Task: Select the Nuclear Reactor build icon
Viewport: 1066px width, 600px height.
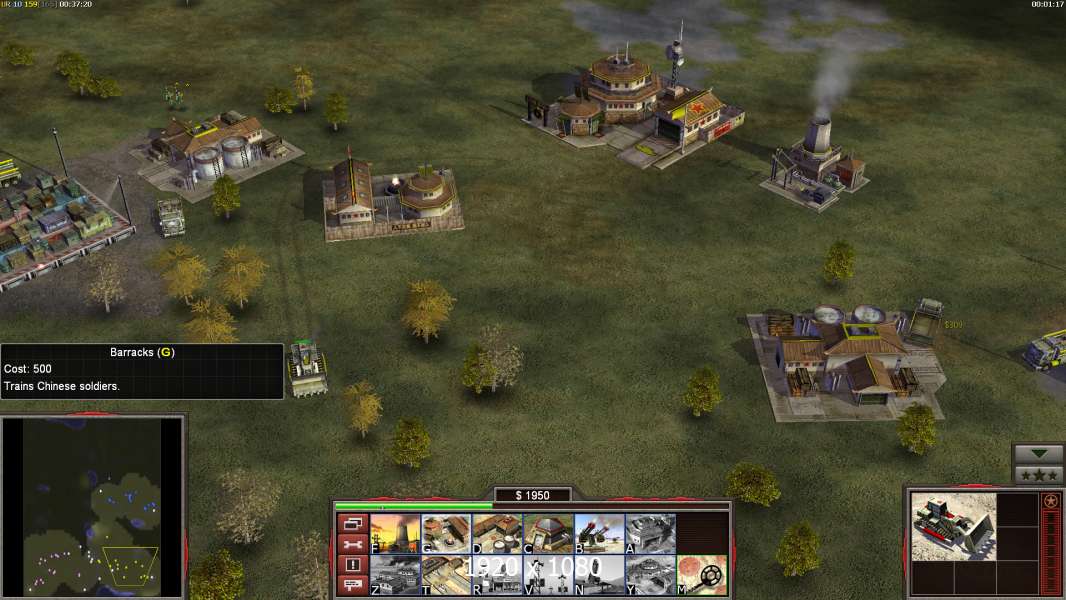Action: coord(395,534)
